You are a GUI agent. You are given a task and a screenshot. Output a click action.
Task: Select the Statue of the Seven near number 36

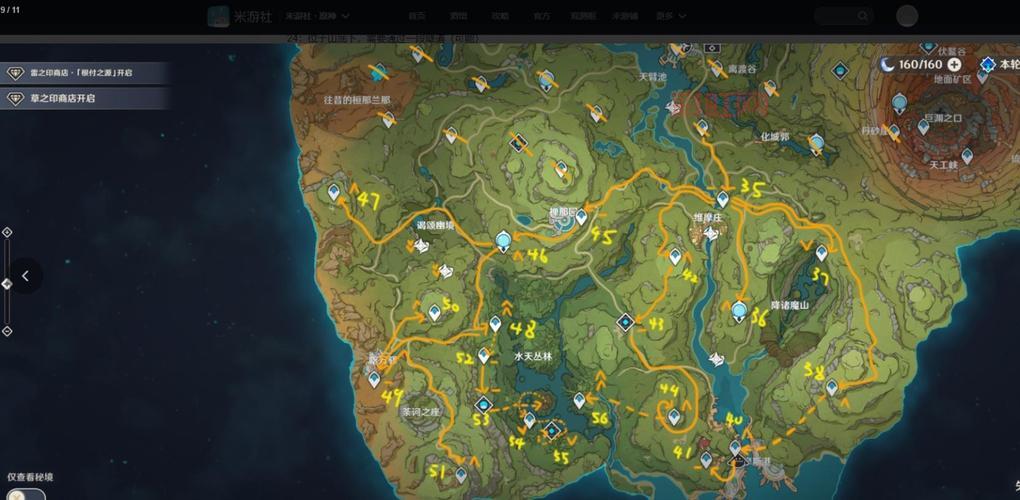tap(739, 311)
